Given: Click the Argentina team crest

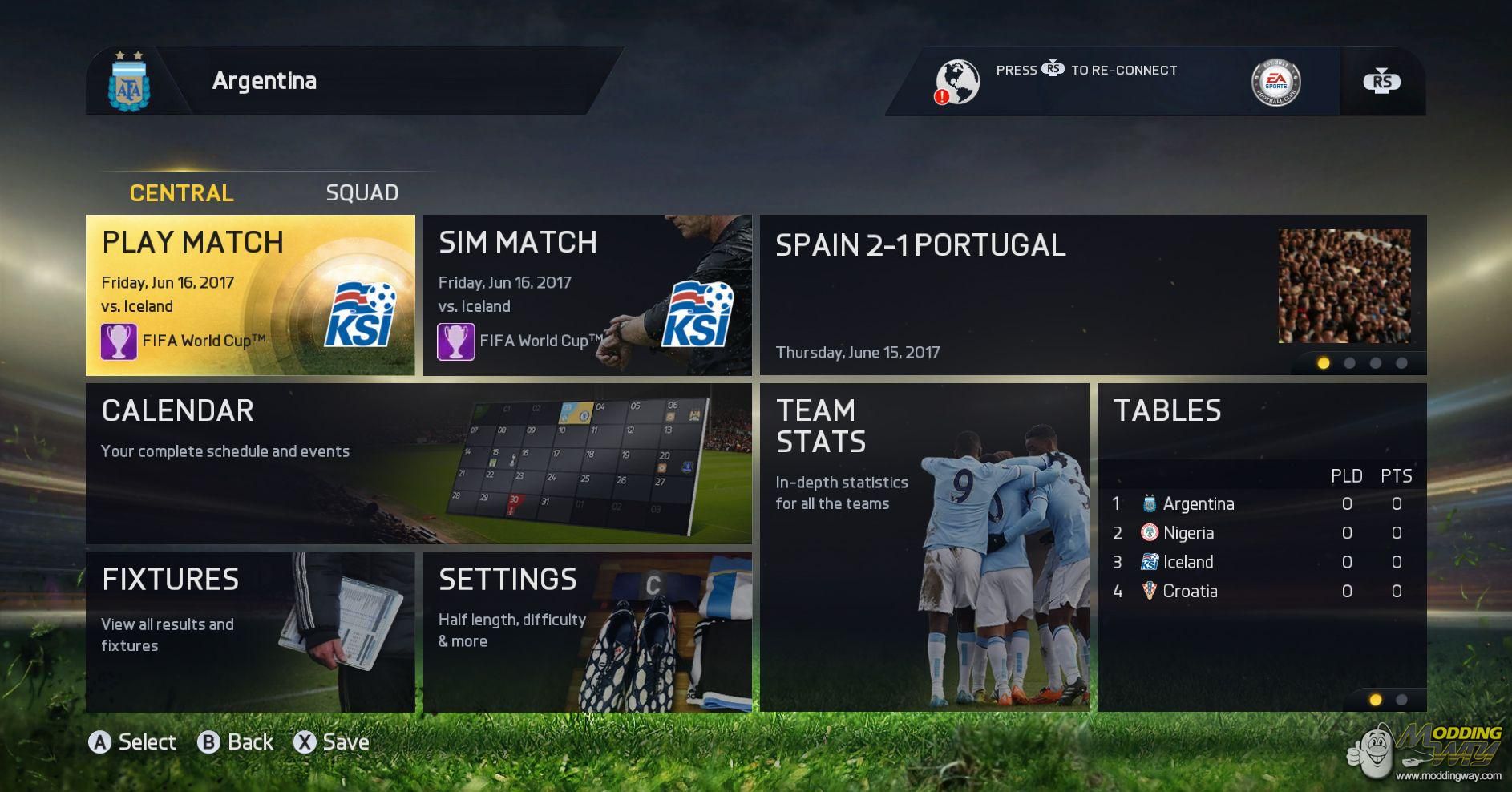Looking at the screenshot, I should tap(128, 83).
